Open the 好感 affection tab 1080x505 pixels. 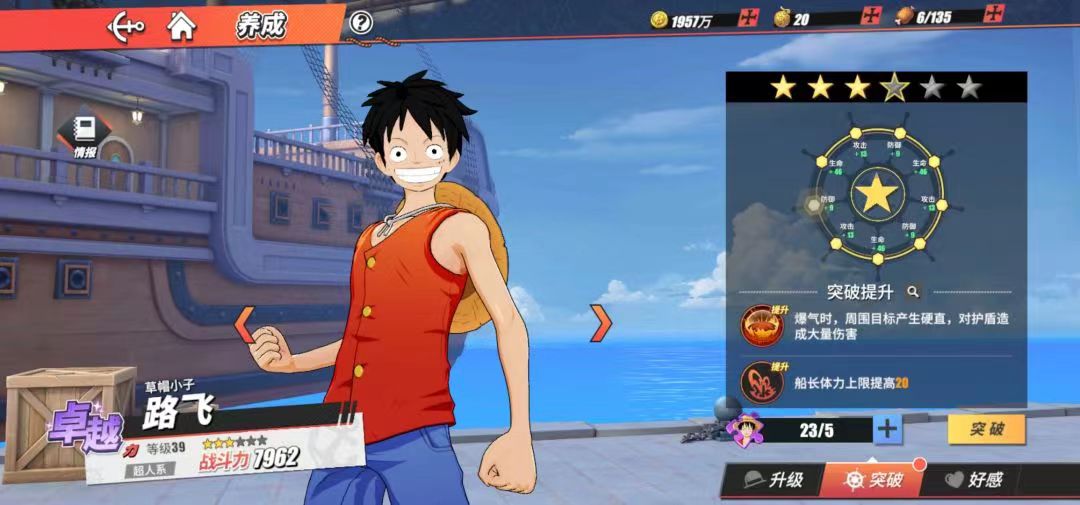(x=974, y=480)
